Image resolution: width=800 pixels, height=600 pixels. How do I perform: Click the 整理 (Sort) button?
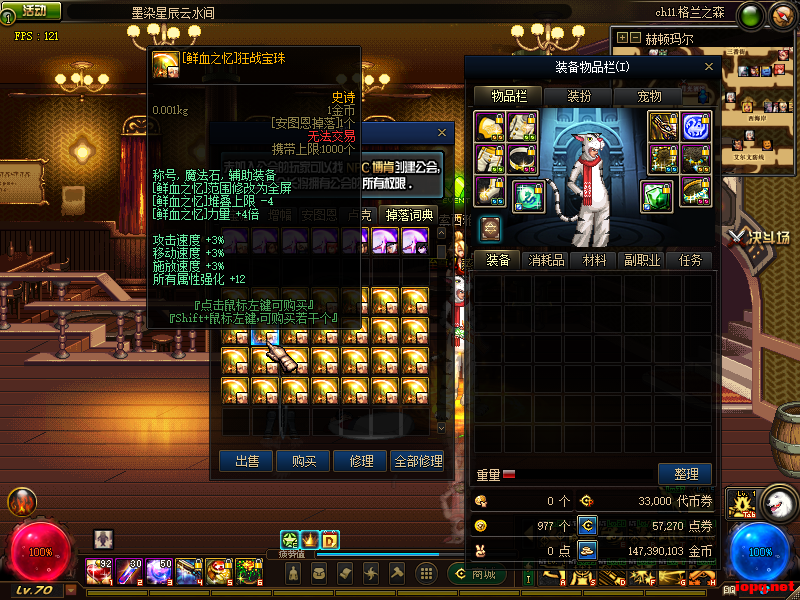coord(685,474)
